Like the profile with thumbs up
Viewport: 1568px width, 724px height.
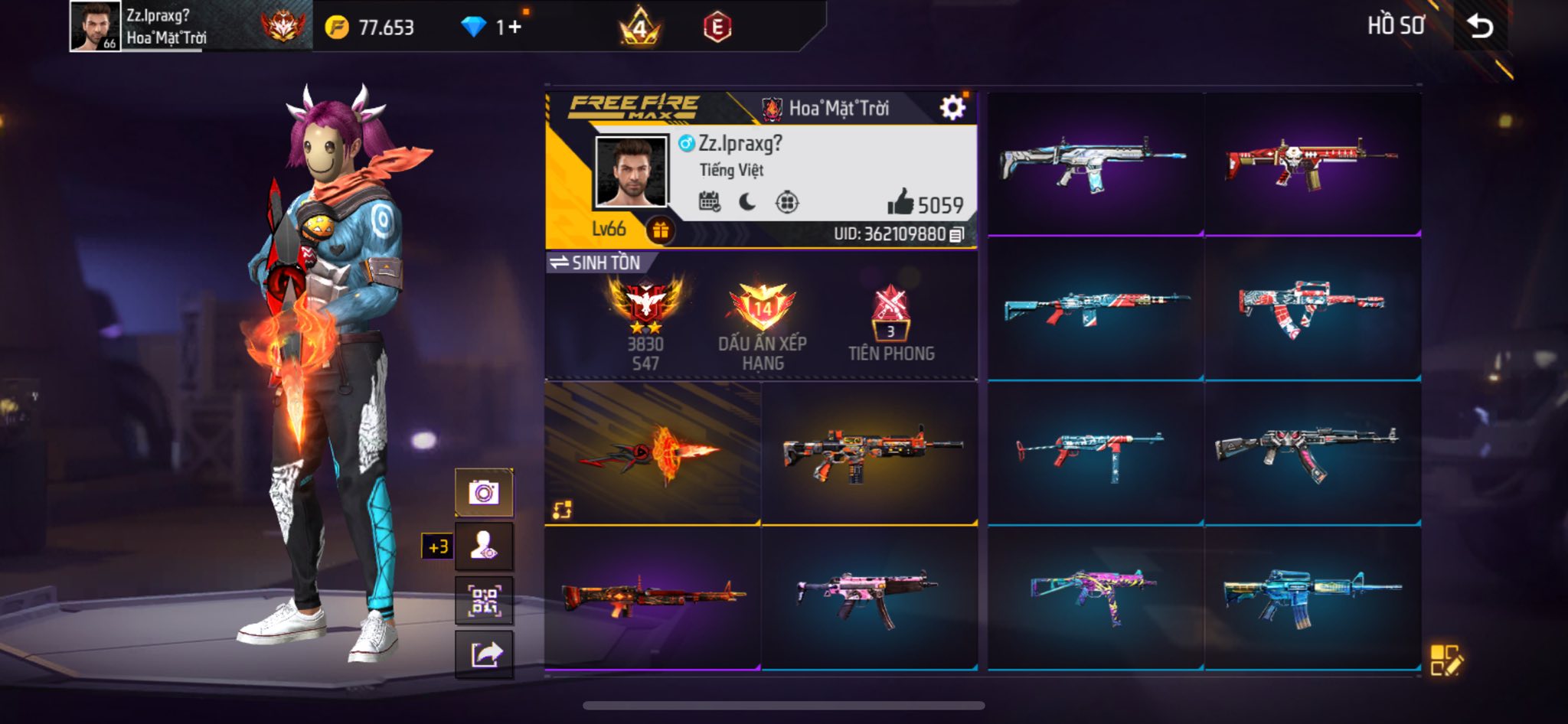901,203
